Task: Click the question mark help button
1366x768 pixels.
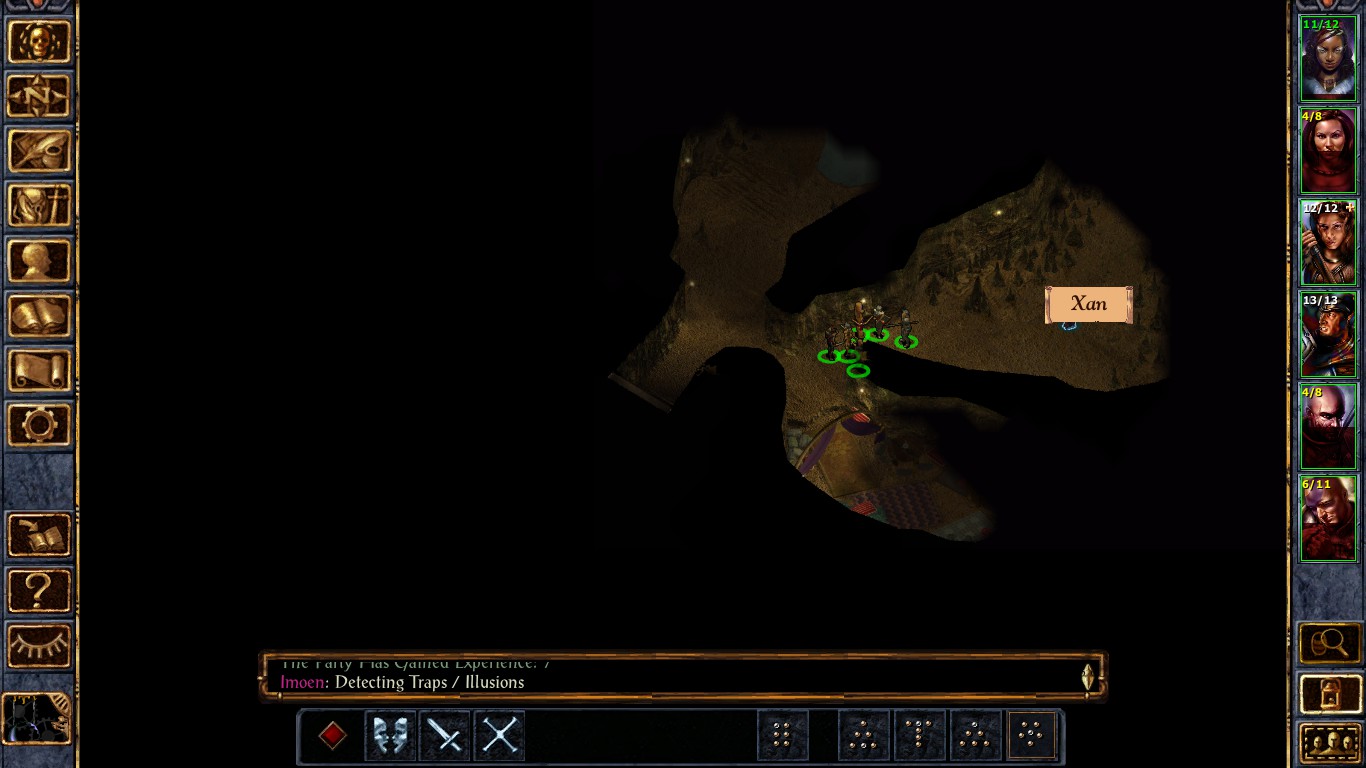Action: 39,591
